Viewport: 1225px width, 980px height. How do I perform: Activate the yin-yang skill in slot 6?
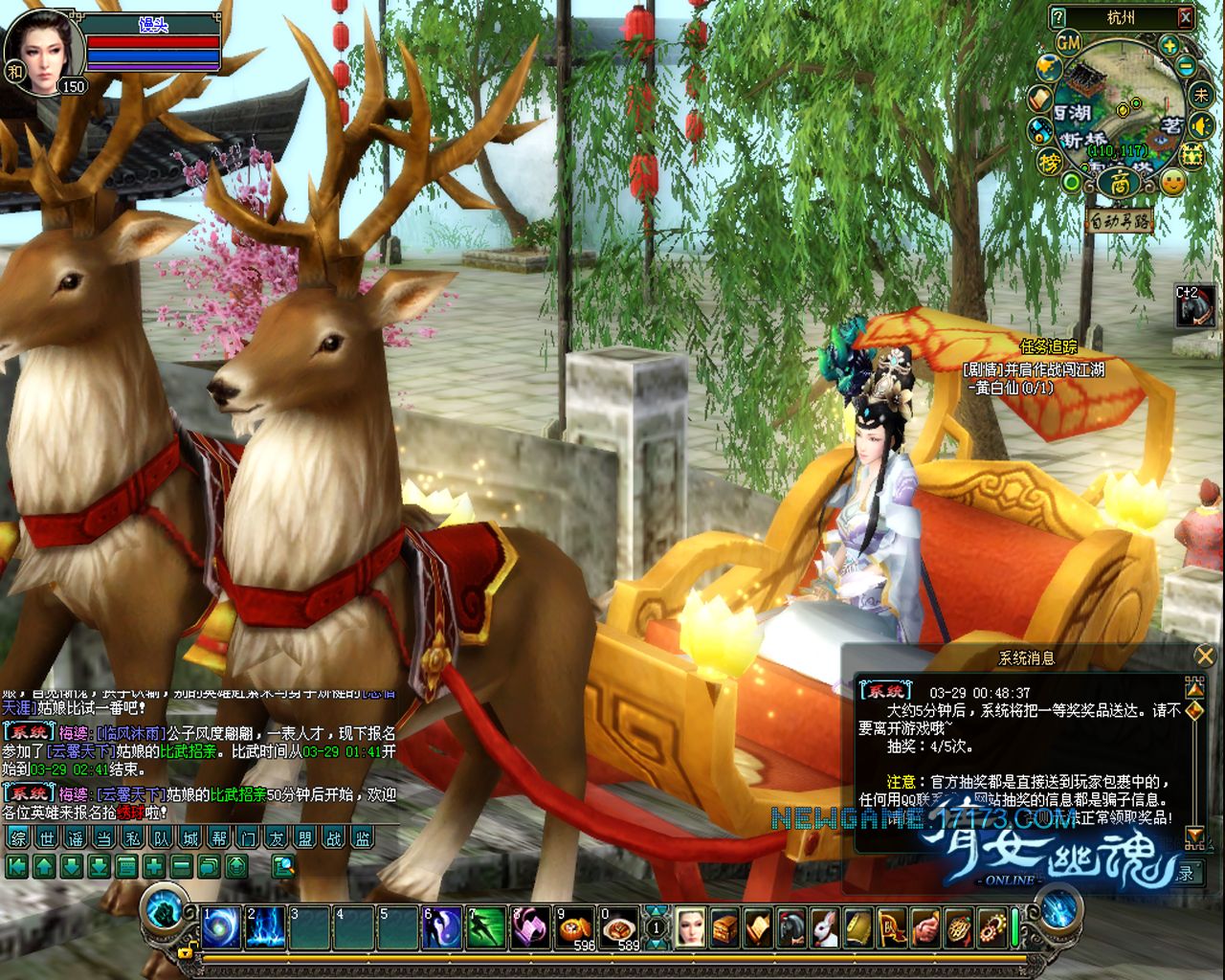click(441, 928)
